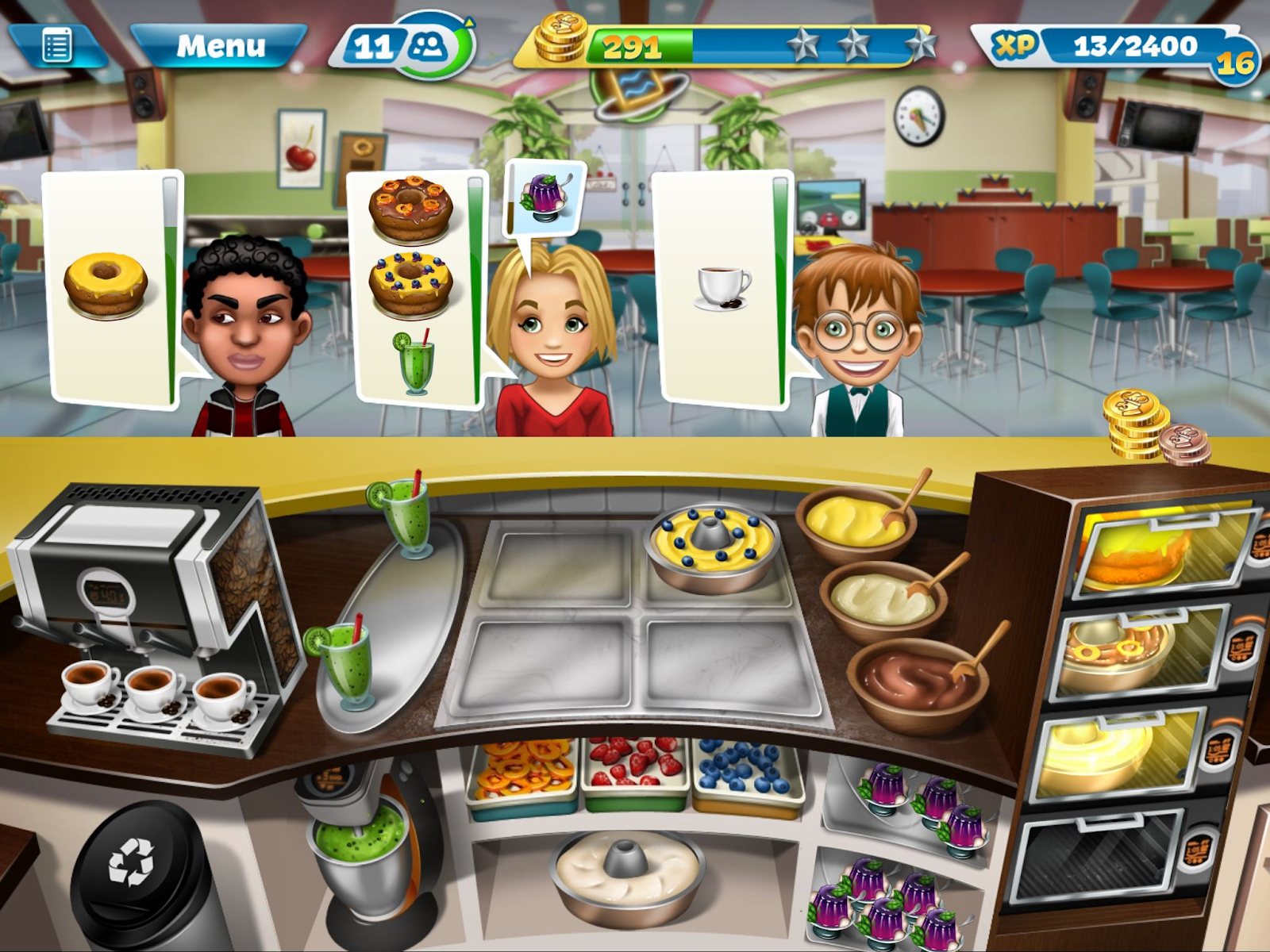Viewport: 1270px width, 952px height.
Task: Open the task list icon button
Action: (57, 46)
